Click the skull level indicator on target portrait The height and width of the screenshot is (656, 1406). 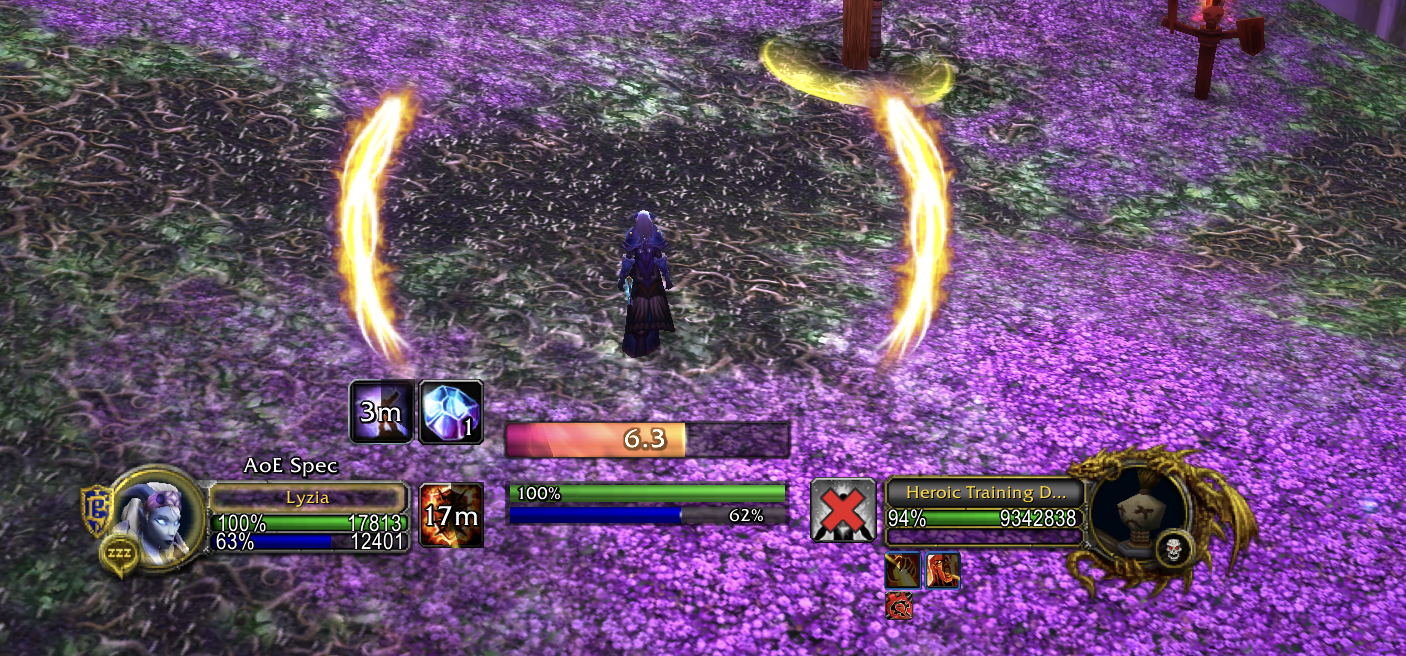point(1172,548)
